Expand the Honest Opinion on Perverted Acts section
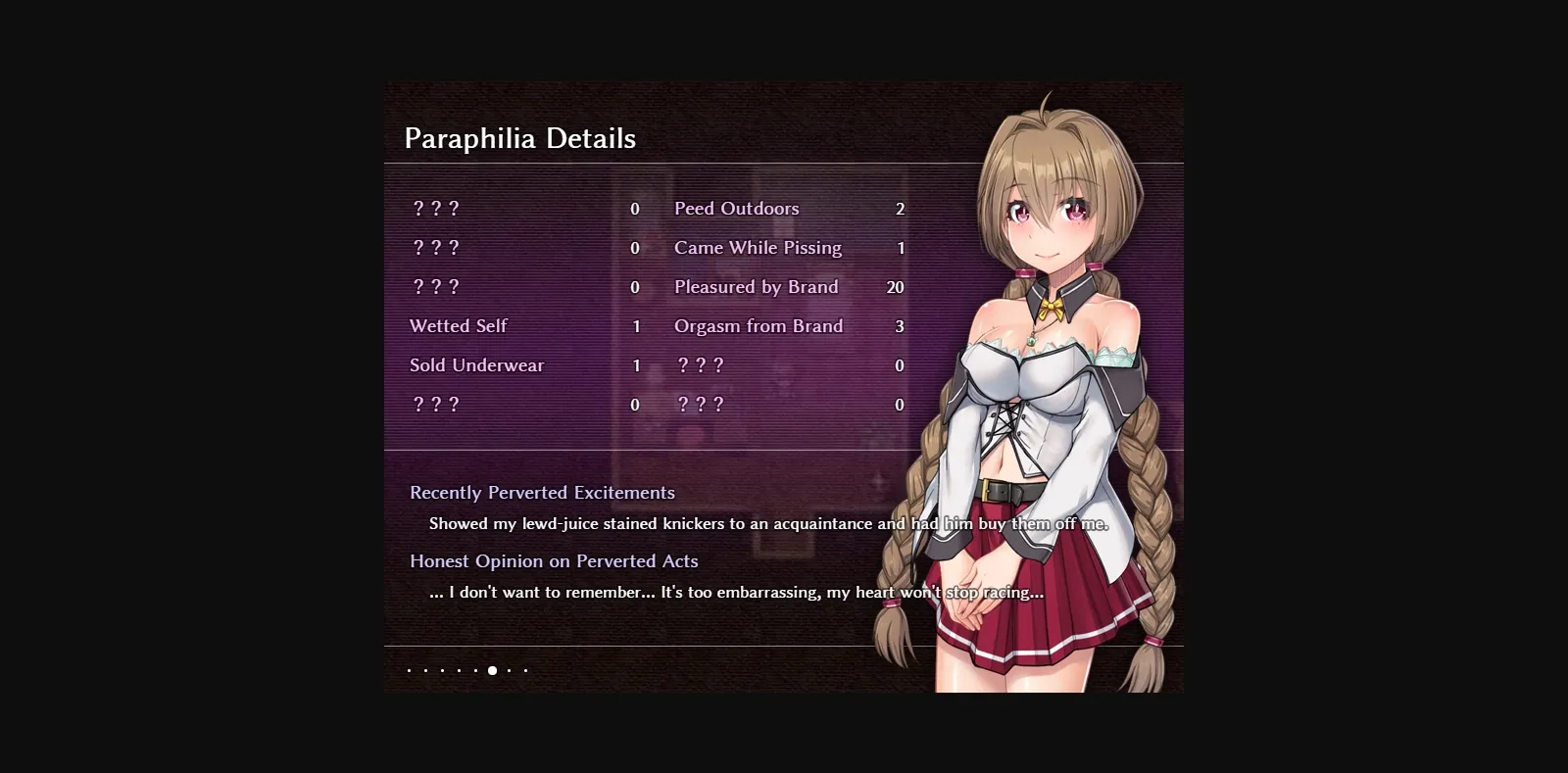The height and width of the screenshot is (773, 1568). (554, 561)
